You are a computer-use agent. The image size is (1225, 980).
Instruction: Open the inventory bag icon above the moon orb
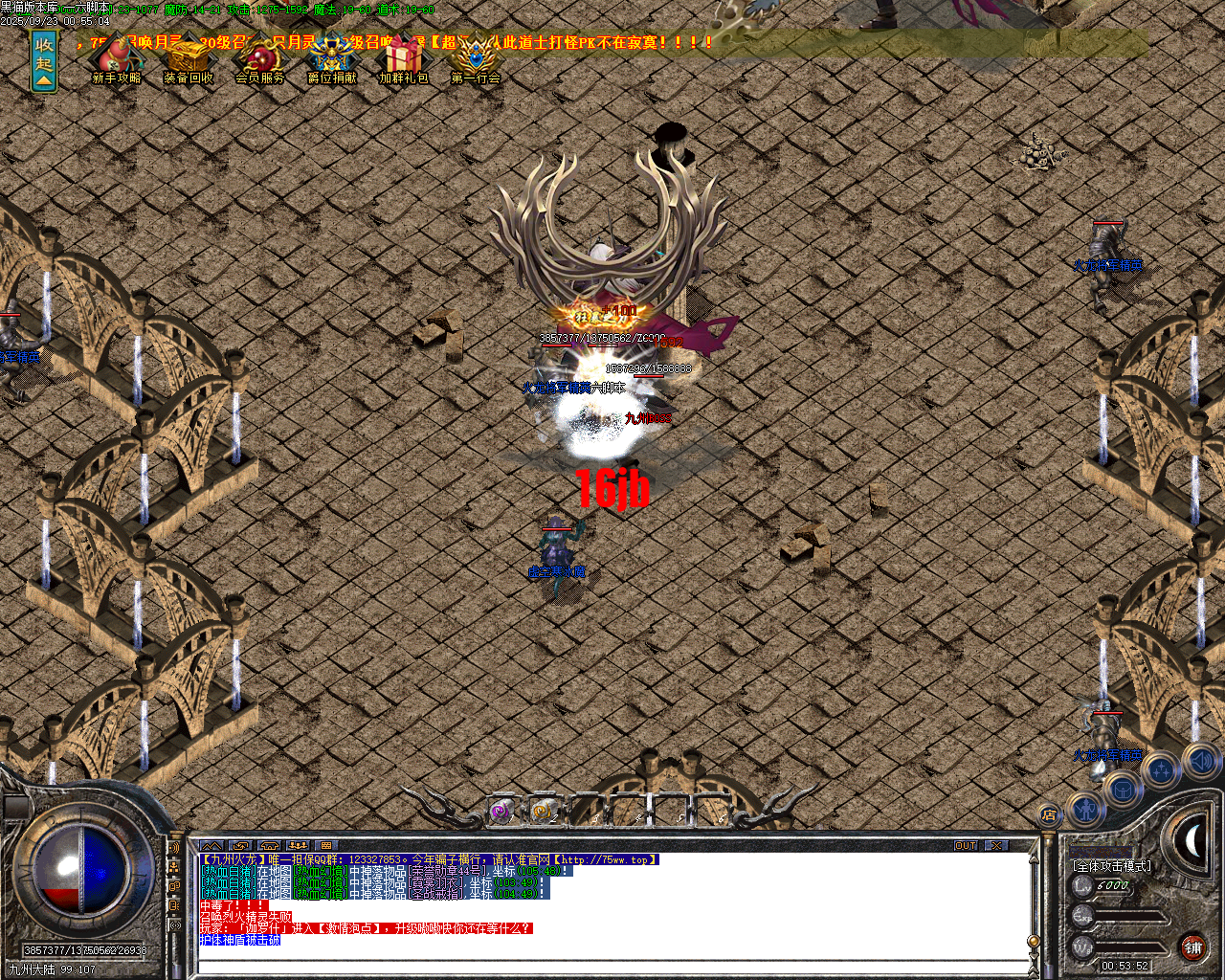coord(1123,789)
